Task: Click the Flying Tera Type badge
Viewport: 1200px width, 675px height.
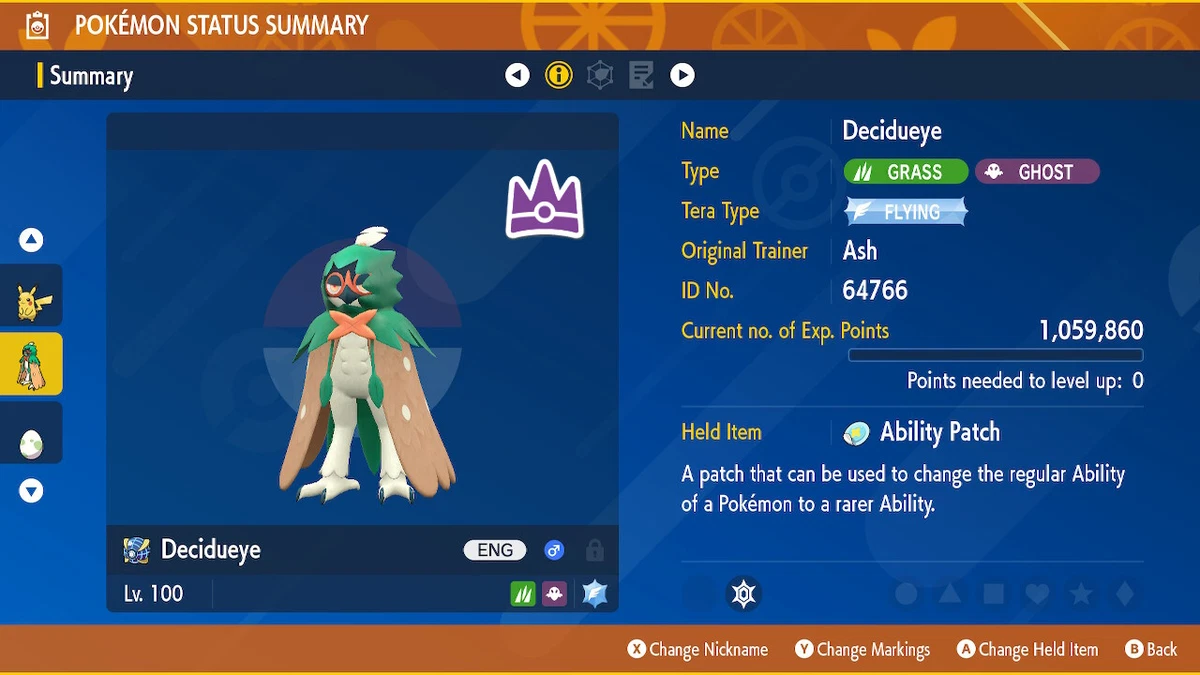Action: (906, 212)
